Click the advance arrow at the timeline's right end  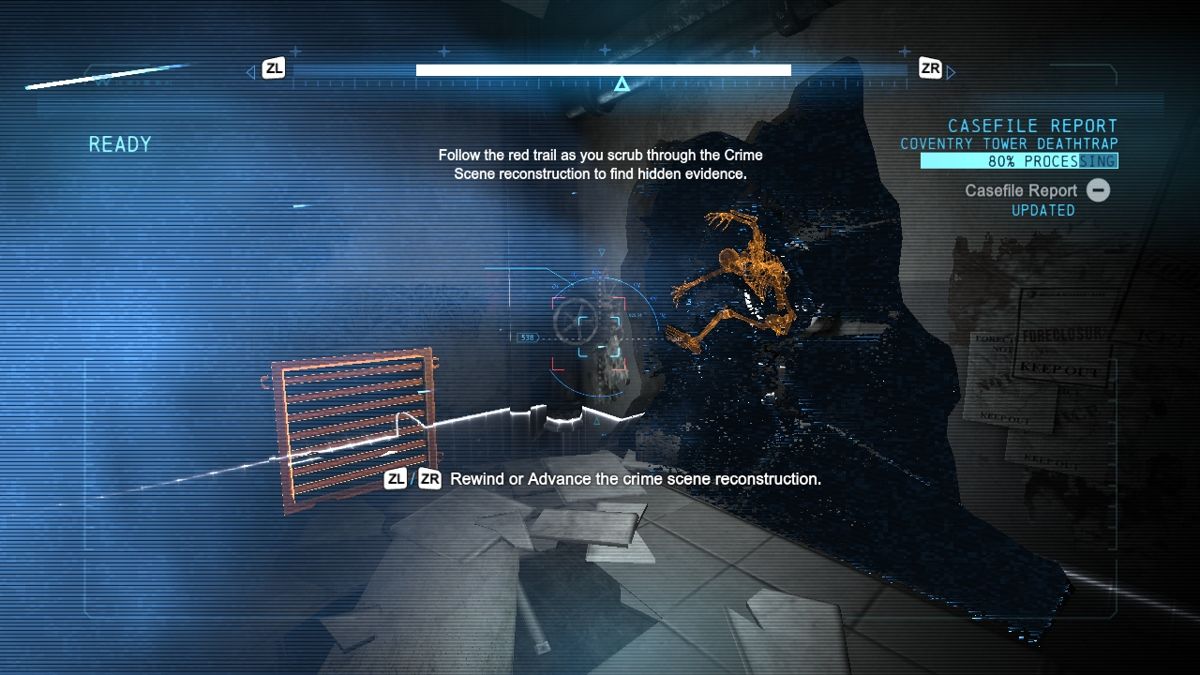coord(951,72)
